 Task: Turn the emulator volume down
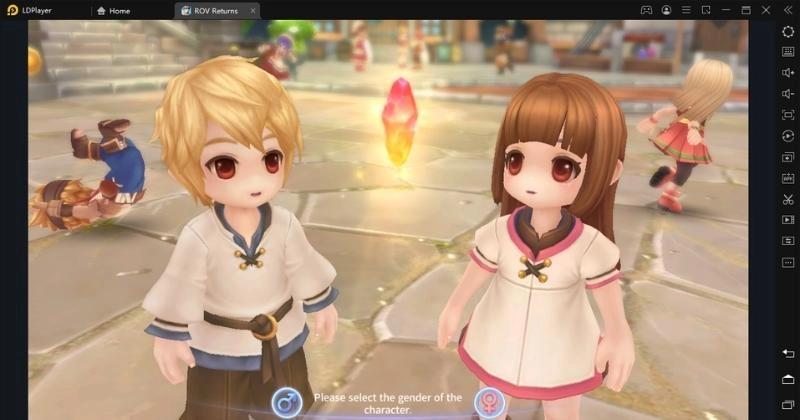click(788, 94)
